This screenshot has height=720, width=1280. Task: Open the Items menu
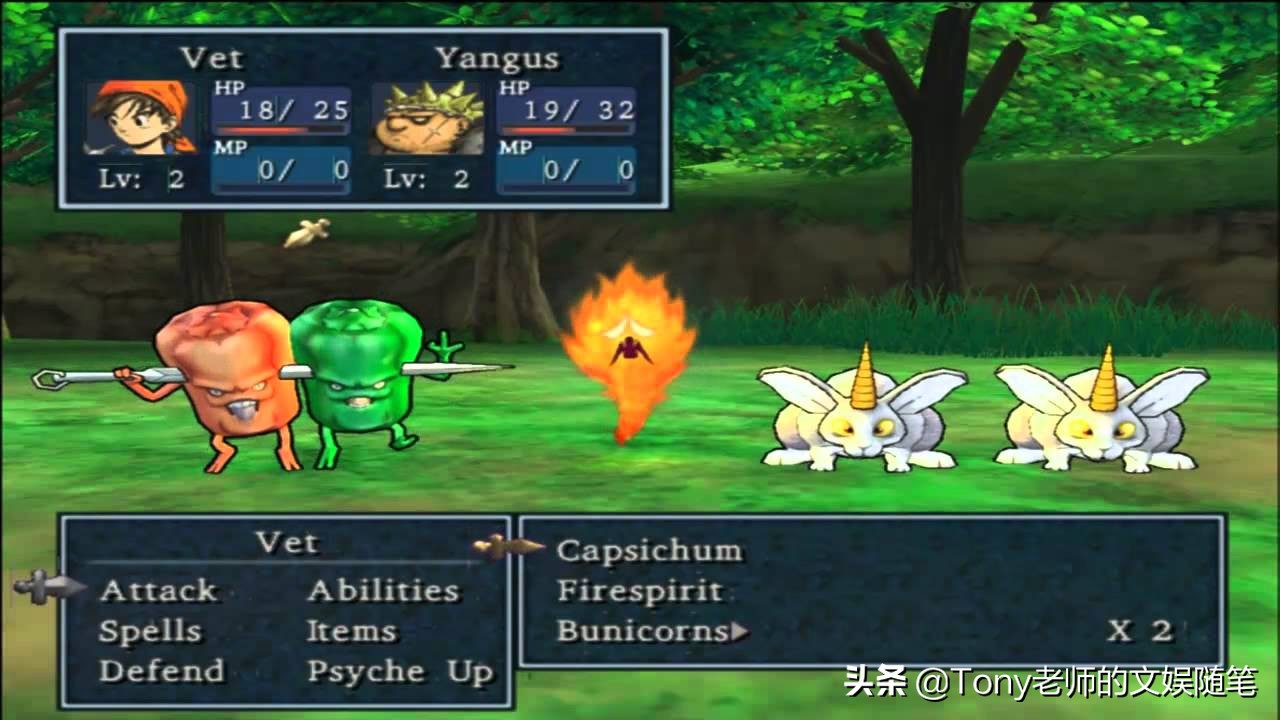(x=351, y=632)
